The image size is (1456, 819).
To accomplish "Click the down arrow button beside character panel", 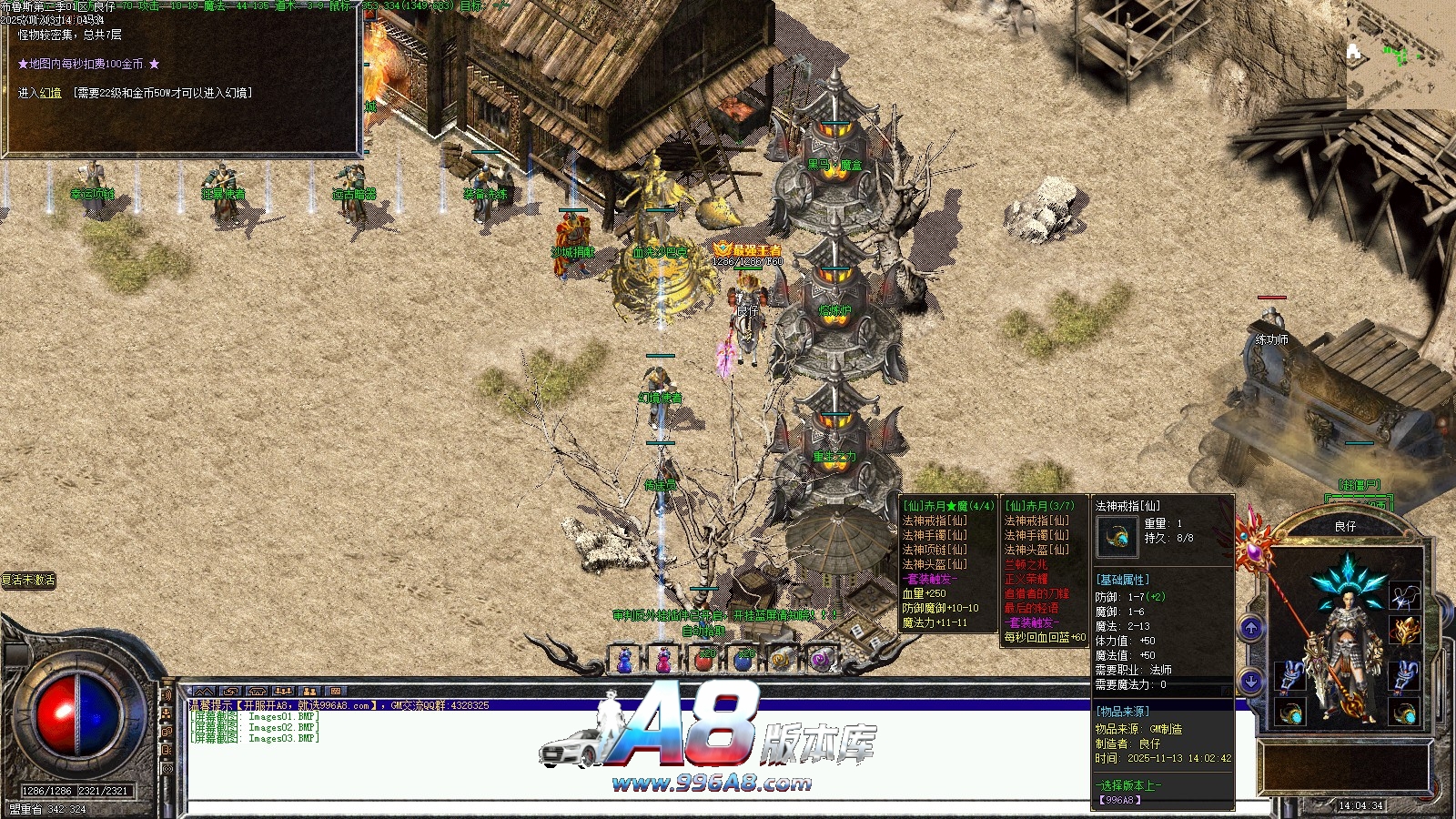I will [x=1251, y=681].
